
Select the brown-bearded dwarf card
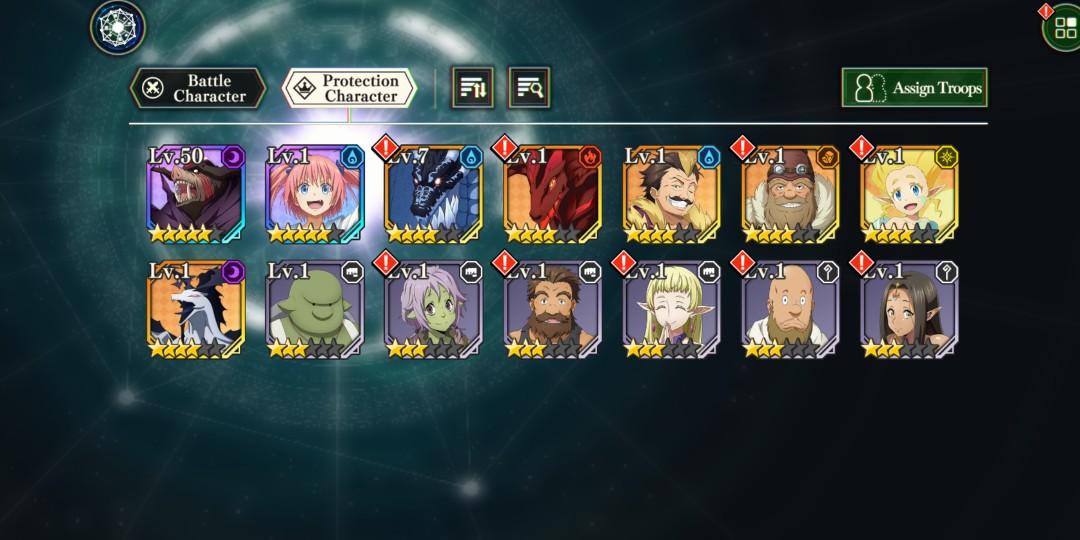coord(553,309)
